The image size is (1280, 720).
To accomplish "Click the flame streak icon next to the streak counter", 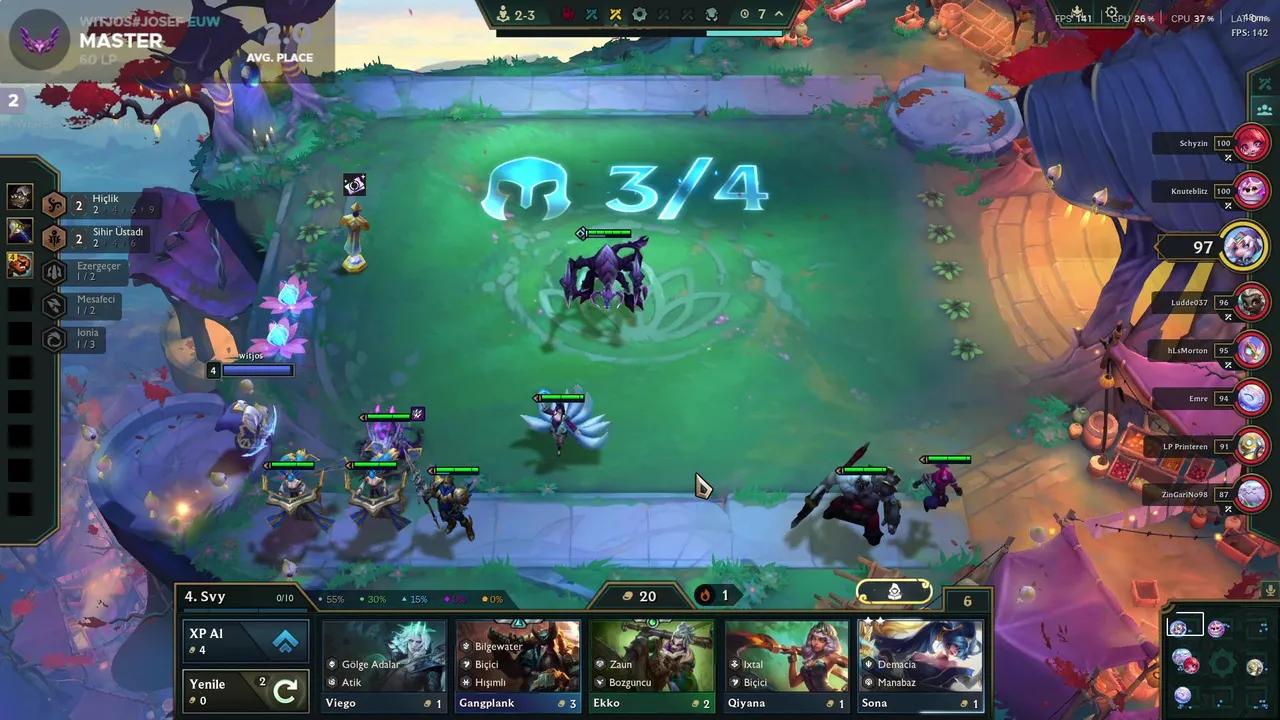I will 706,595.
